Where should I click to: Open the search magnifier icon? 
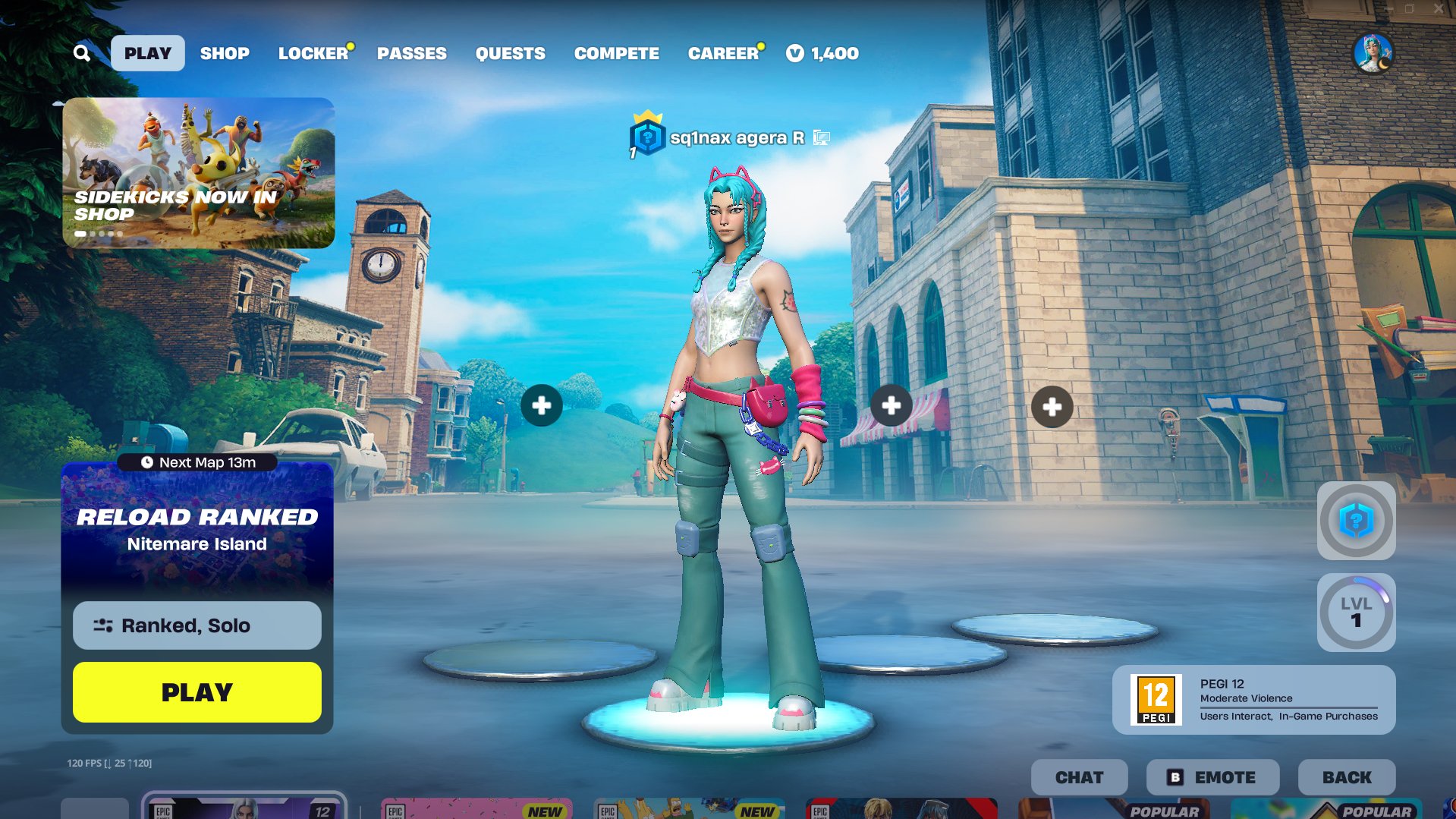click(82, 53)
